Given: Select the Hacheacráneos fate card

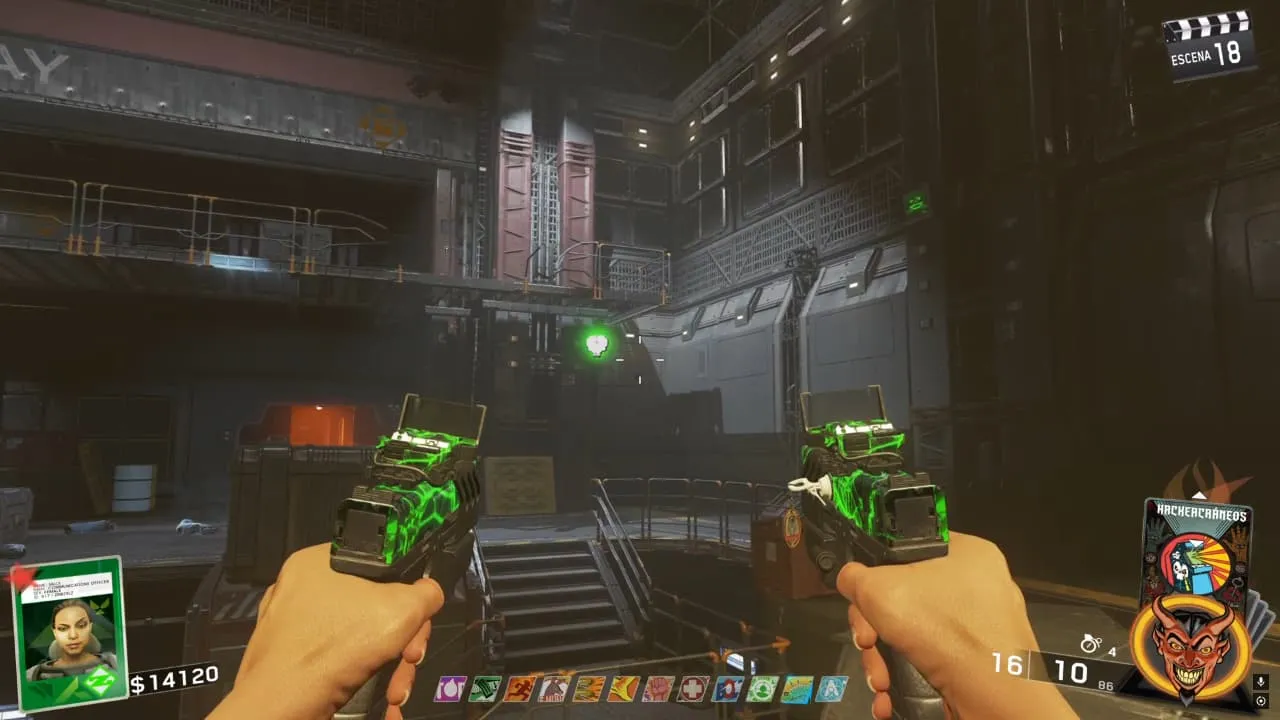Looking at the screenshot, I should 1197,545.
